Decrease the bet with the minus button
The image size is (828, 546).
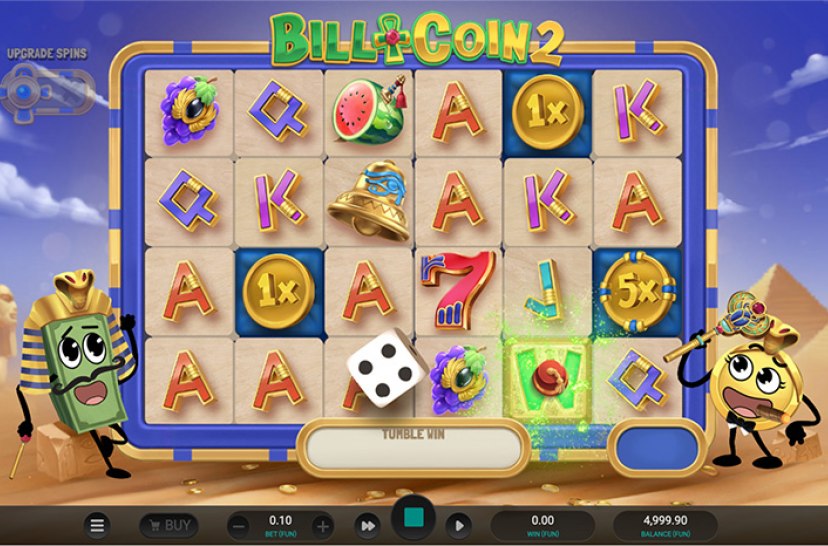click(238, 525)
